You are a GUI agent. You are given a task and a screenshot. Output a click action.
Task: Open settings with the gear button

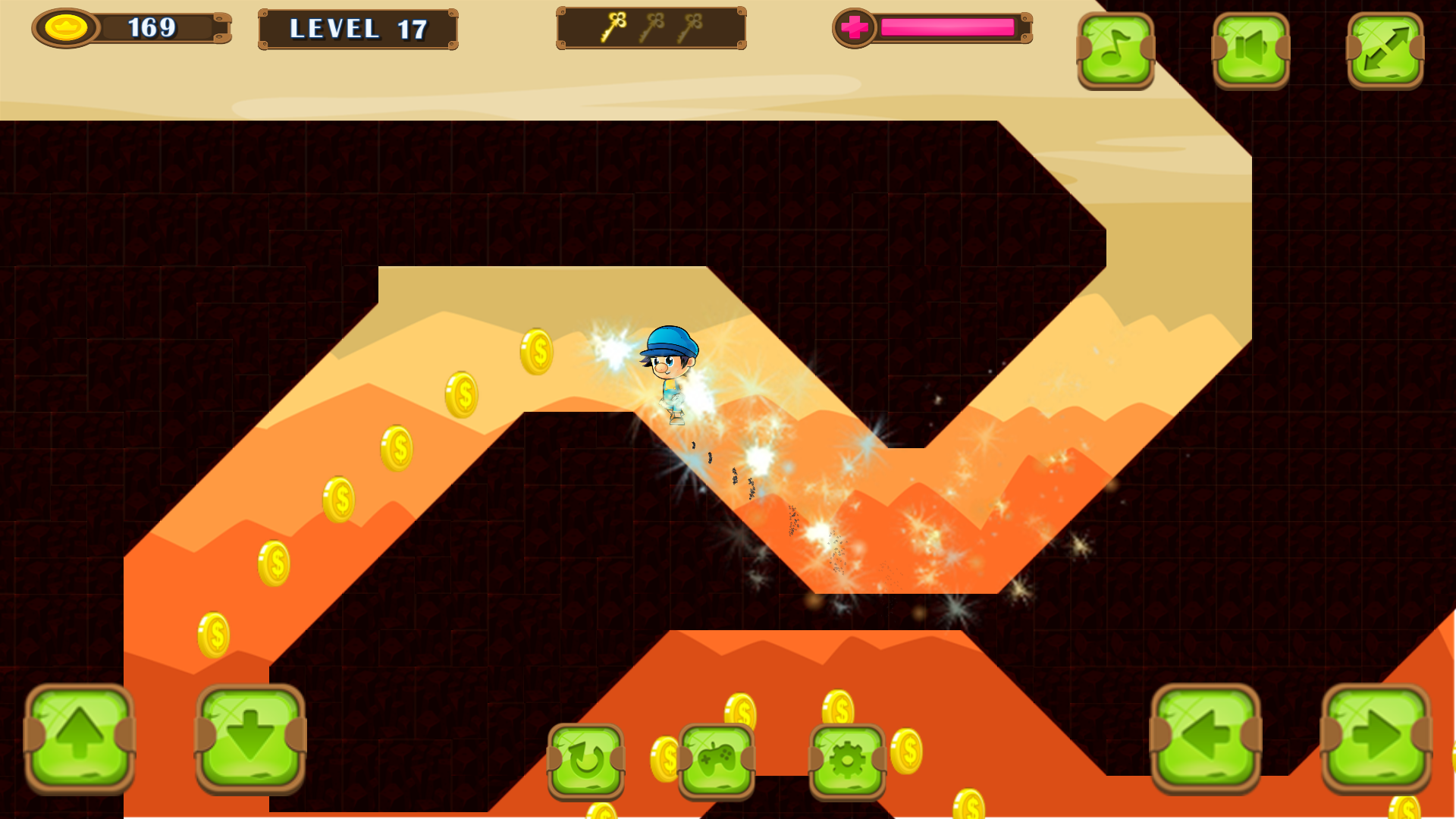point(847,761)
